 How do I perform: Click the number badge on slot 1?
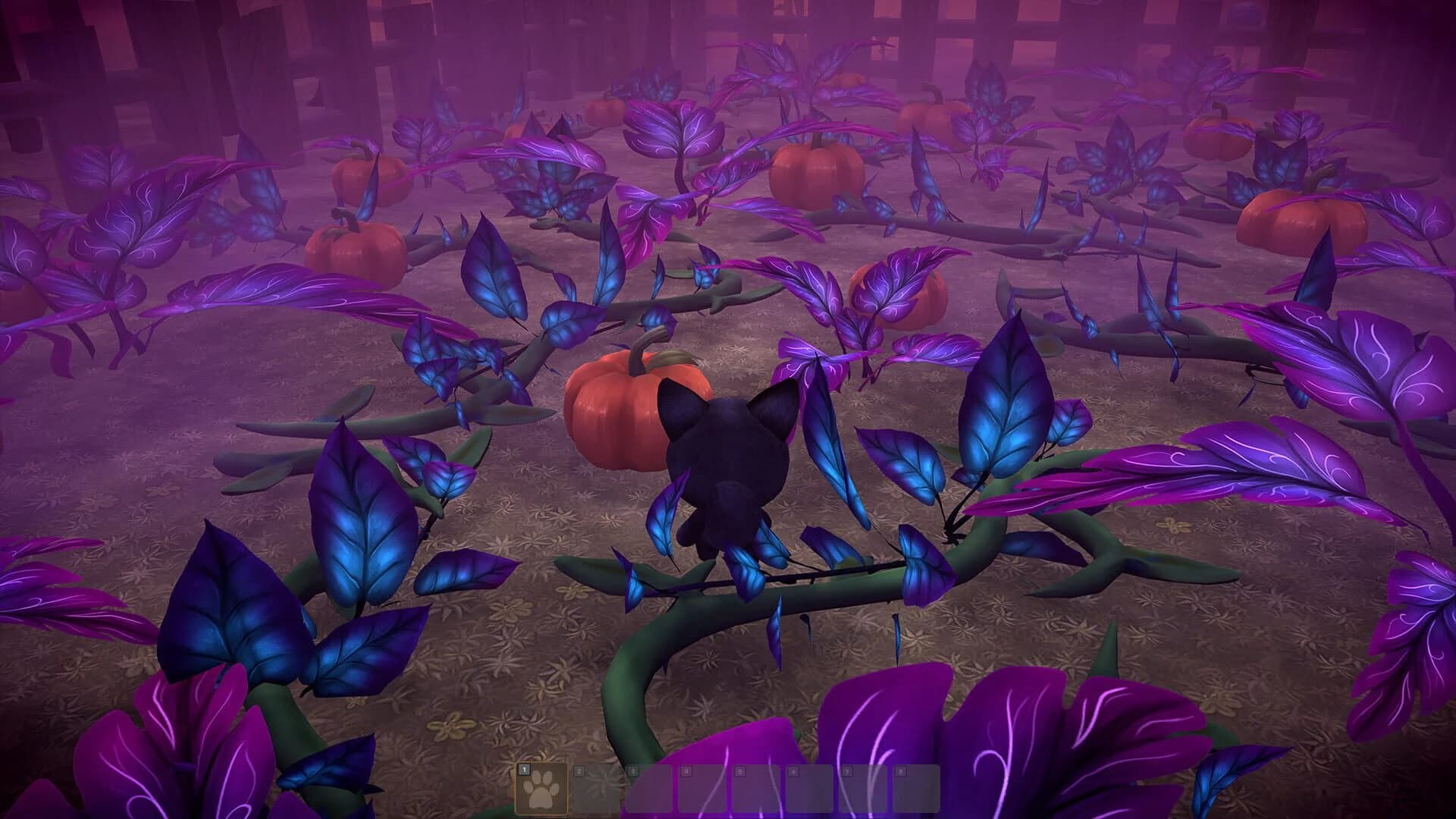(x=524, y=769)
